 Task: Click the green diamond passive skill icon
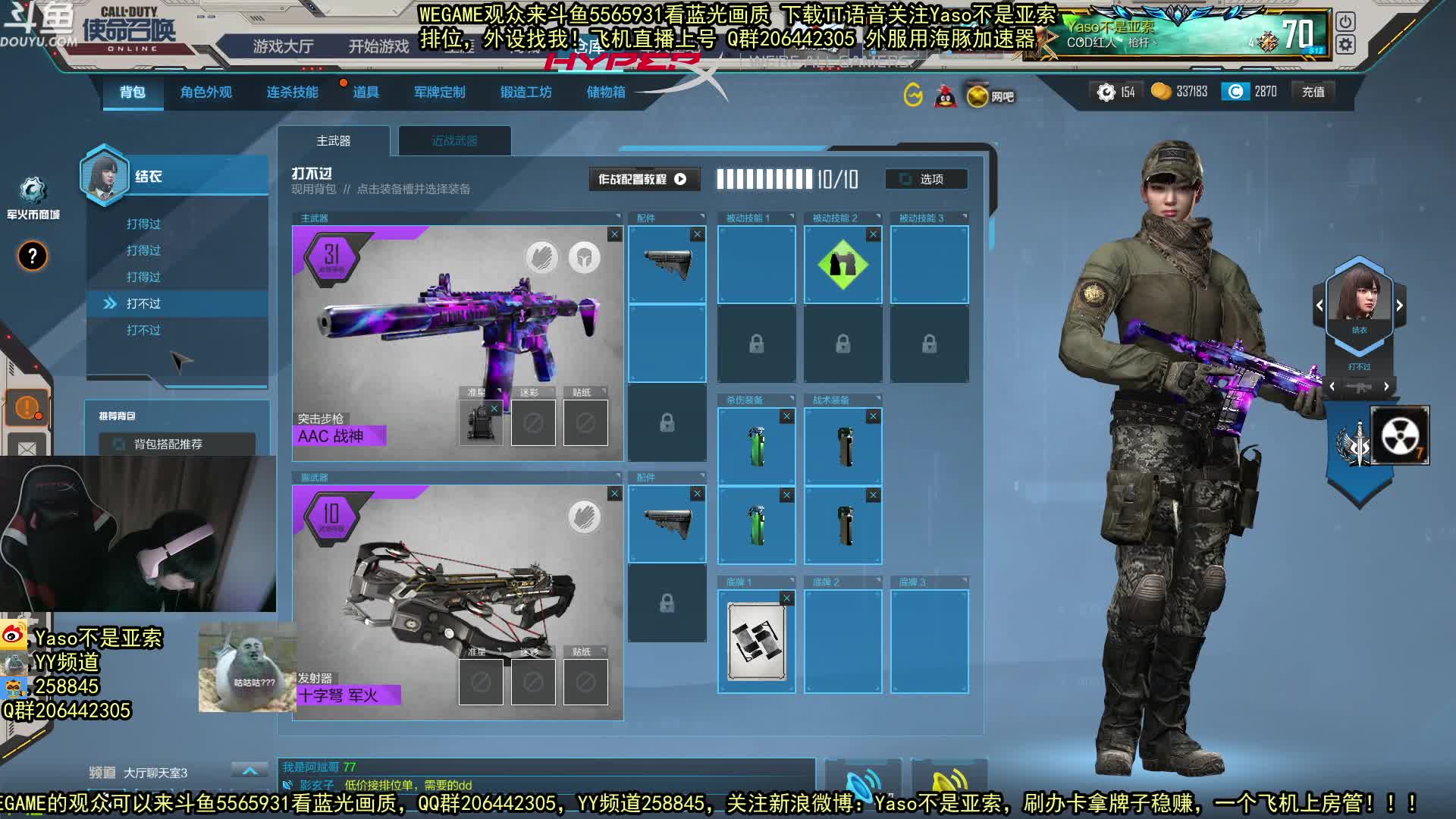843,265
